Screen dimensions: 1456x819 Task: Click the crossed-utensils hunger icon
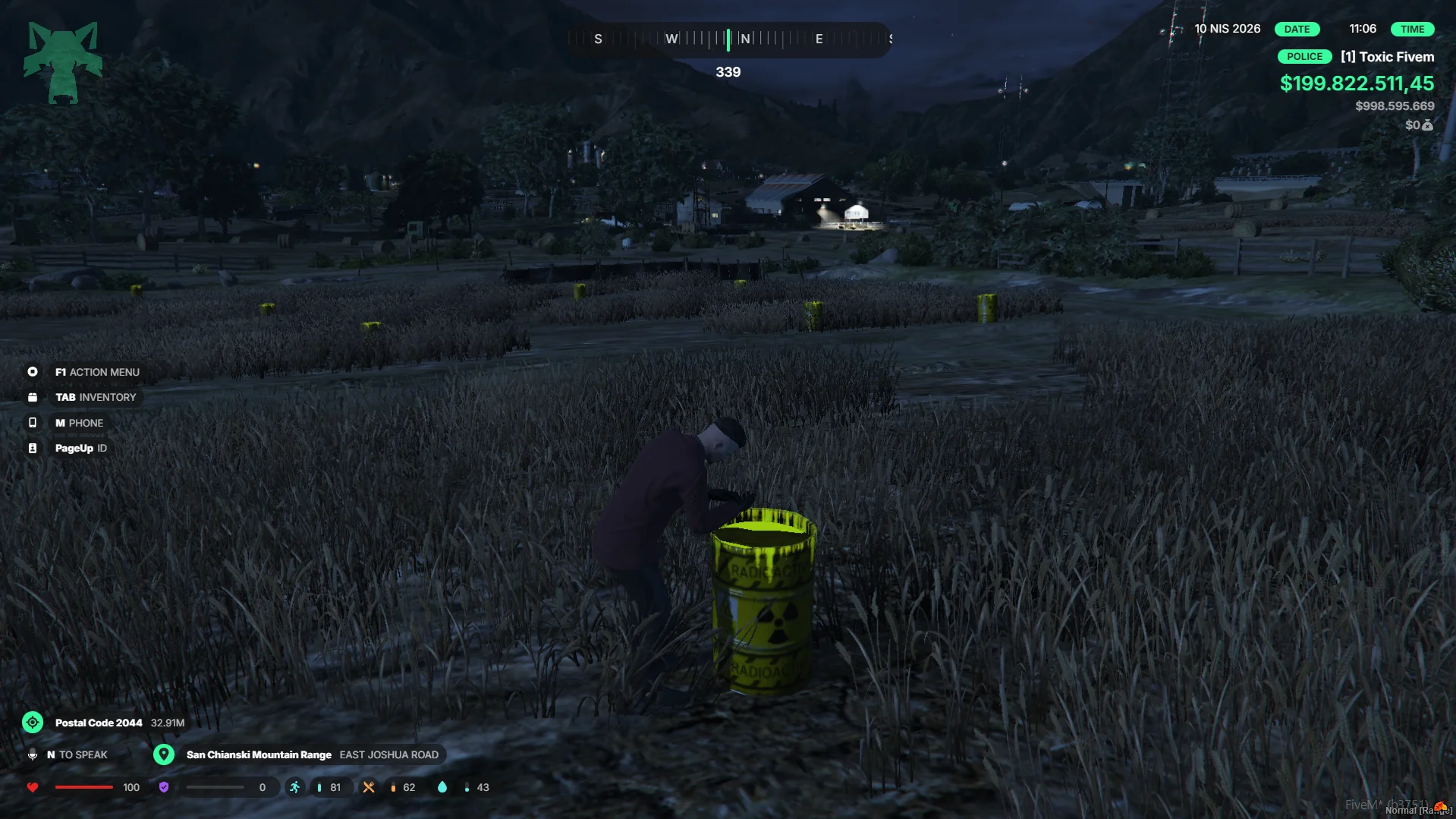pos(369,787)
